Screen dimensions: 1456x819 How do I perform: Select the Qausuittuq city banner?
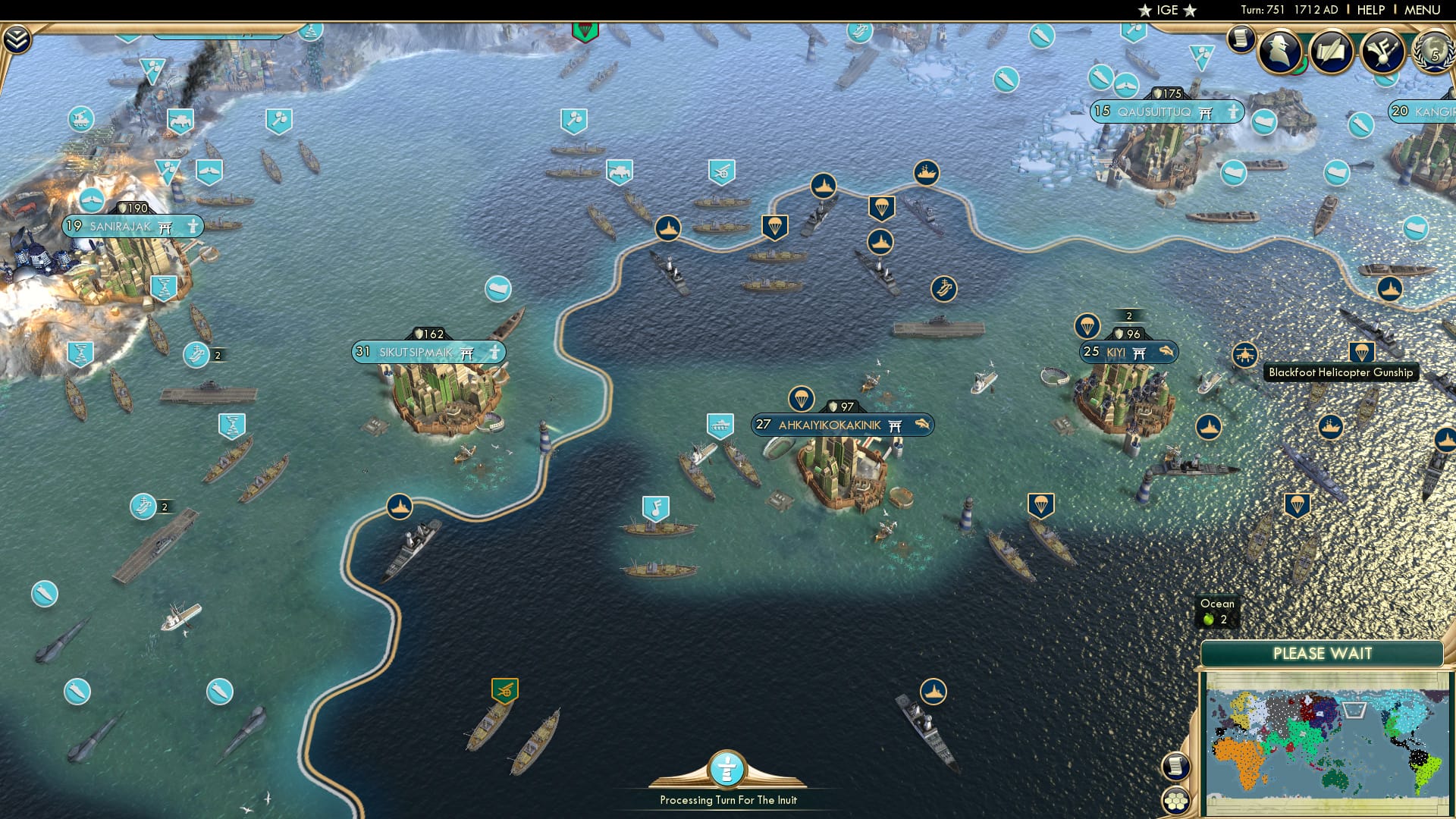click(x=1168, y=111)
